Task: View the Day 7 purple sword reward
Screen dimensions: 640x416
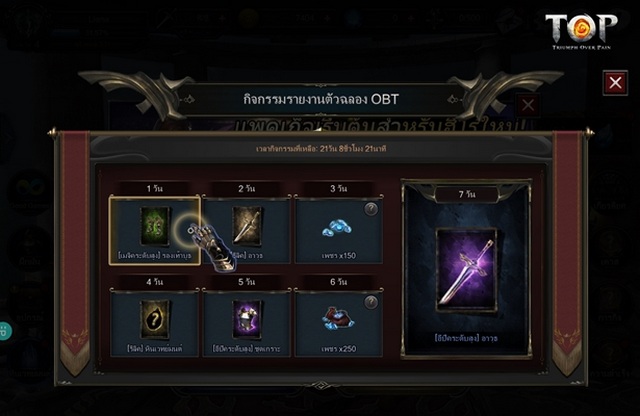Action: [465, 268]
